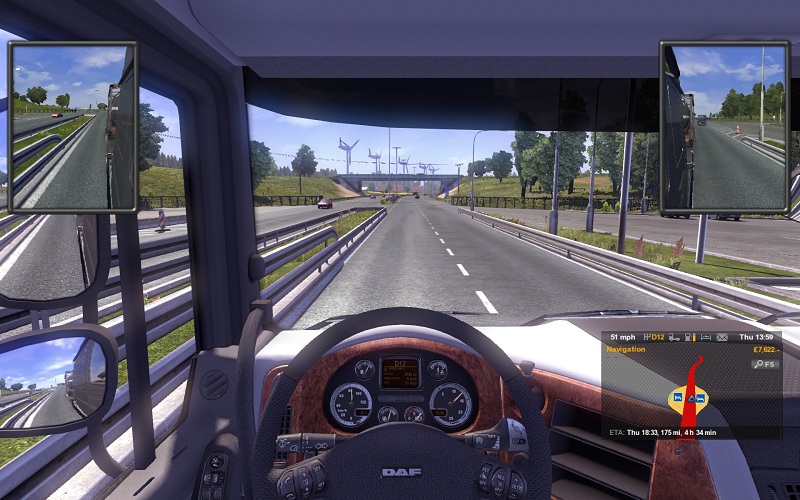The height and width of the screenshot is (500, 800).
Task: Select the bed rest icon in the top bar
Action: coord(706,338)
